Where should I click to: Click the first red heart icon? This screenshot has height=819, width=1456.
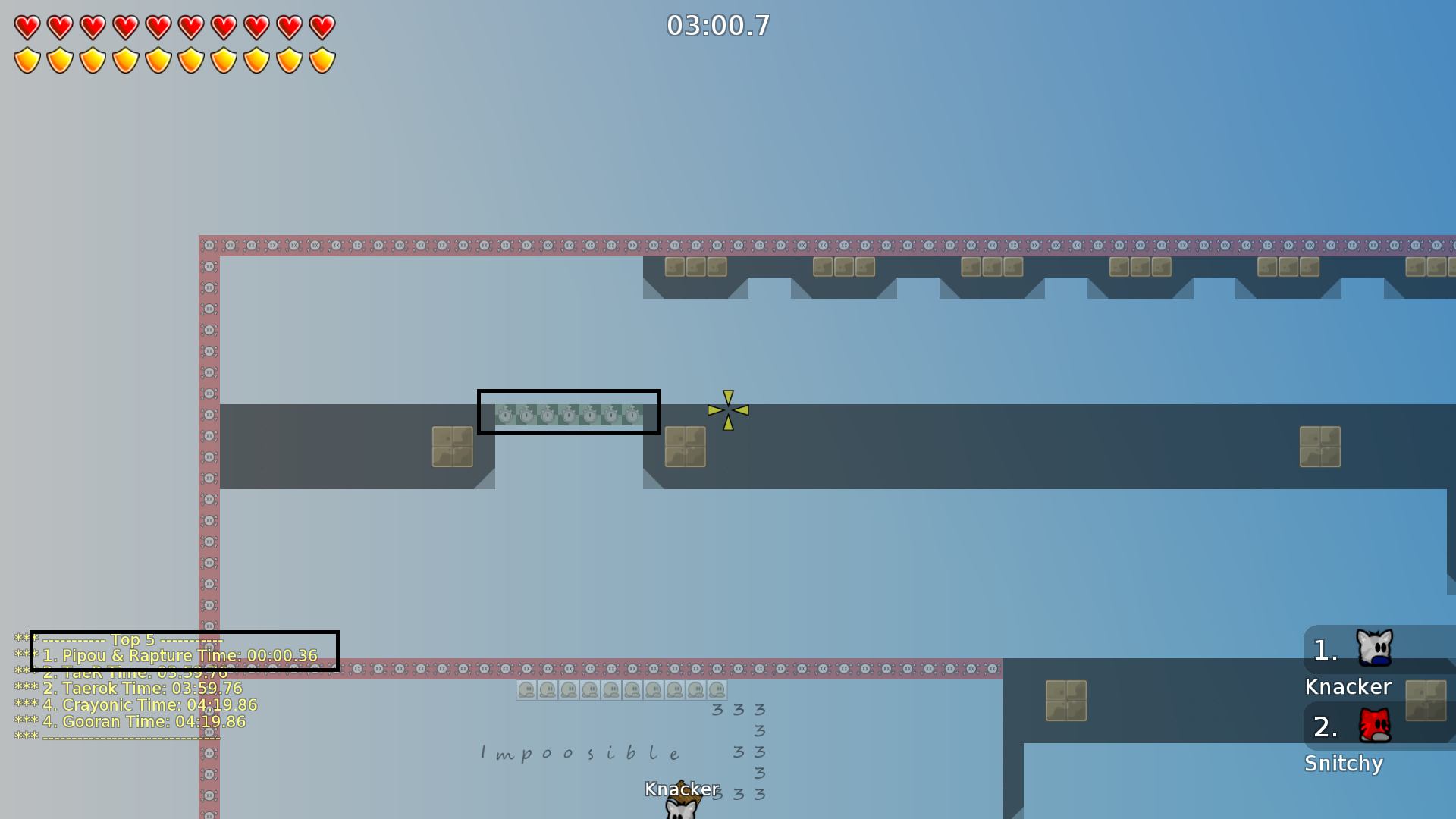pos(26,27)
